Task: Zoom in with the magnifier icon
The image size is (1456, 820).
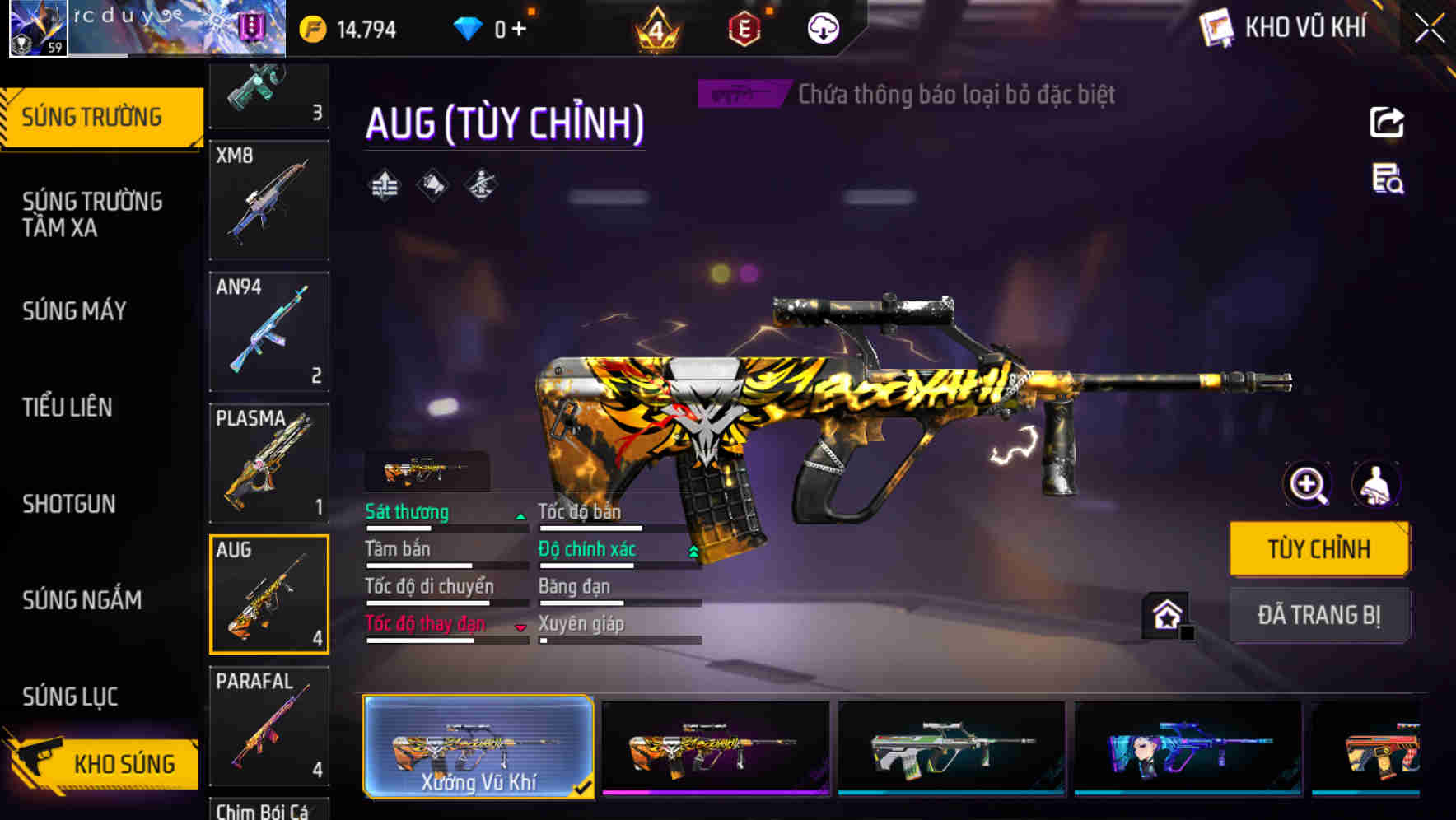Action: click(x=1308, y=485)
